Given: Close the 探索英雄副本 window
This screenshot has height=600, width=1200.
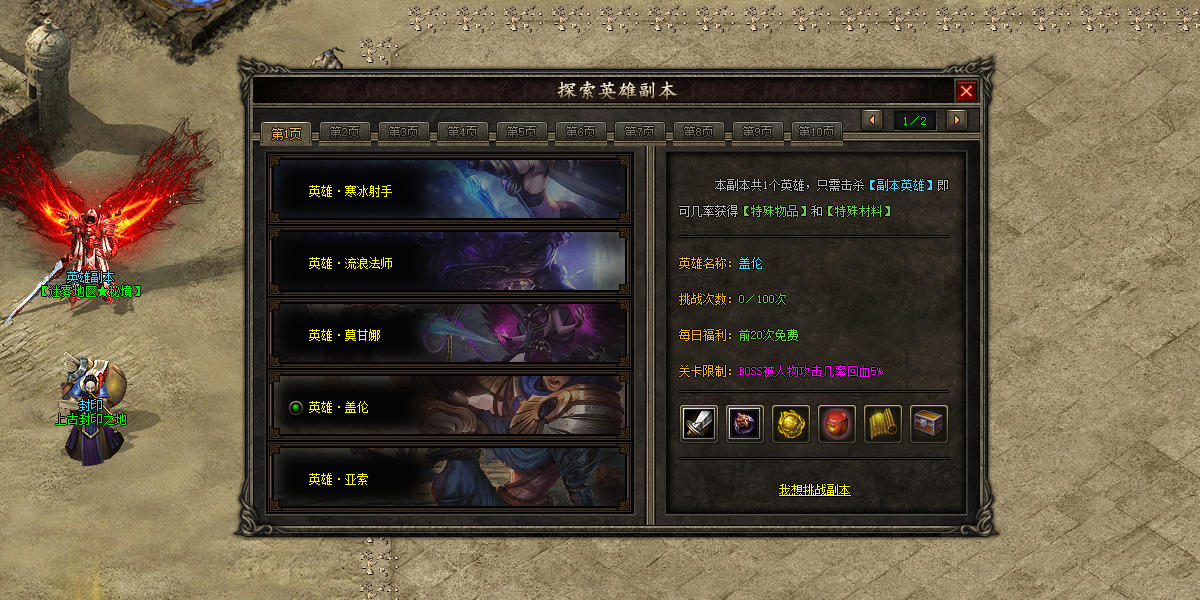Looking at the screenshot, I should coord(966,91).
